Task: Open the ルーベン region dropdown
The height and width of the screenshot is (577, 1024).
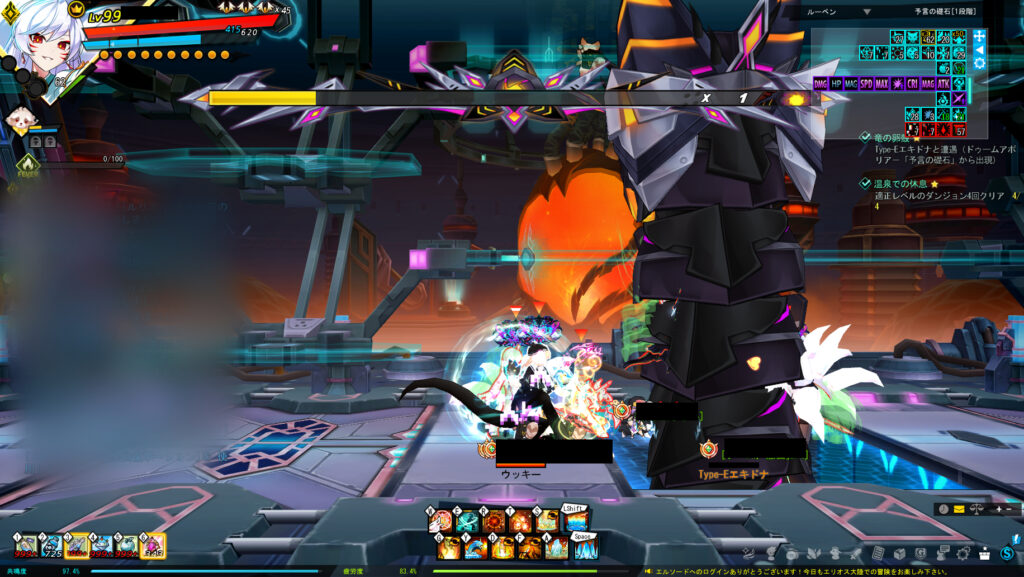Action: pyautogui.click(x=866, y=12)
